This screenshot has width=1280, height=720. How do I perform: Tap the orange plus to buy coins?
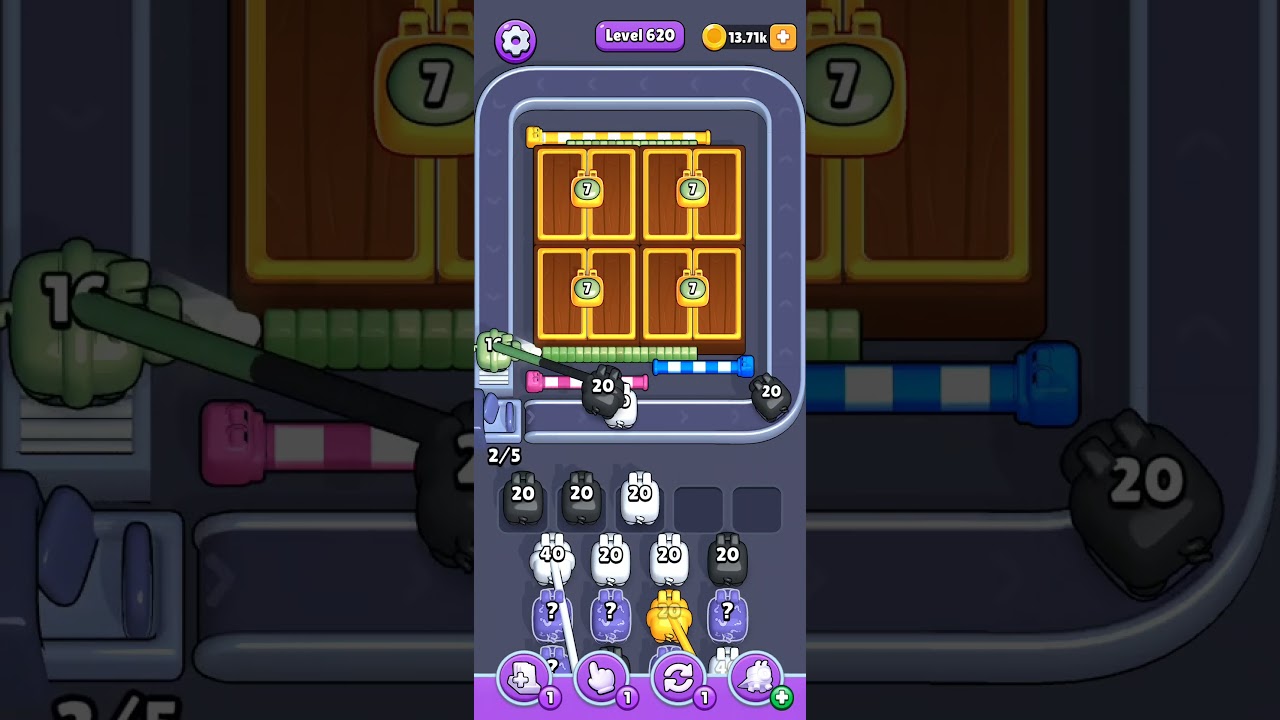click(x=781, y=37)
